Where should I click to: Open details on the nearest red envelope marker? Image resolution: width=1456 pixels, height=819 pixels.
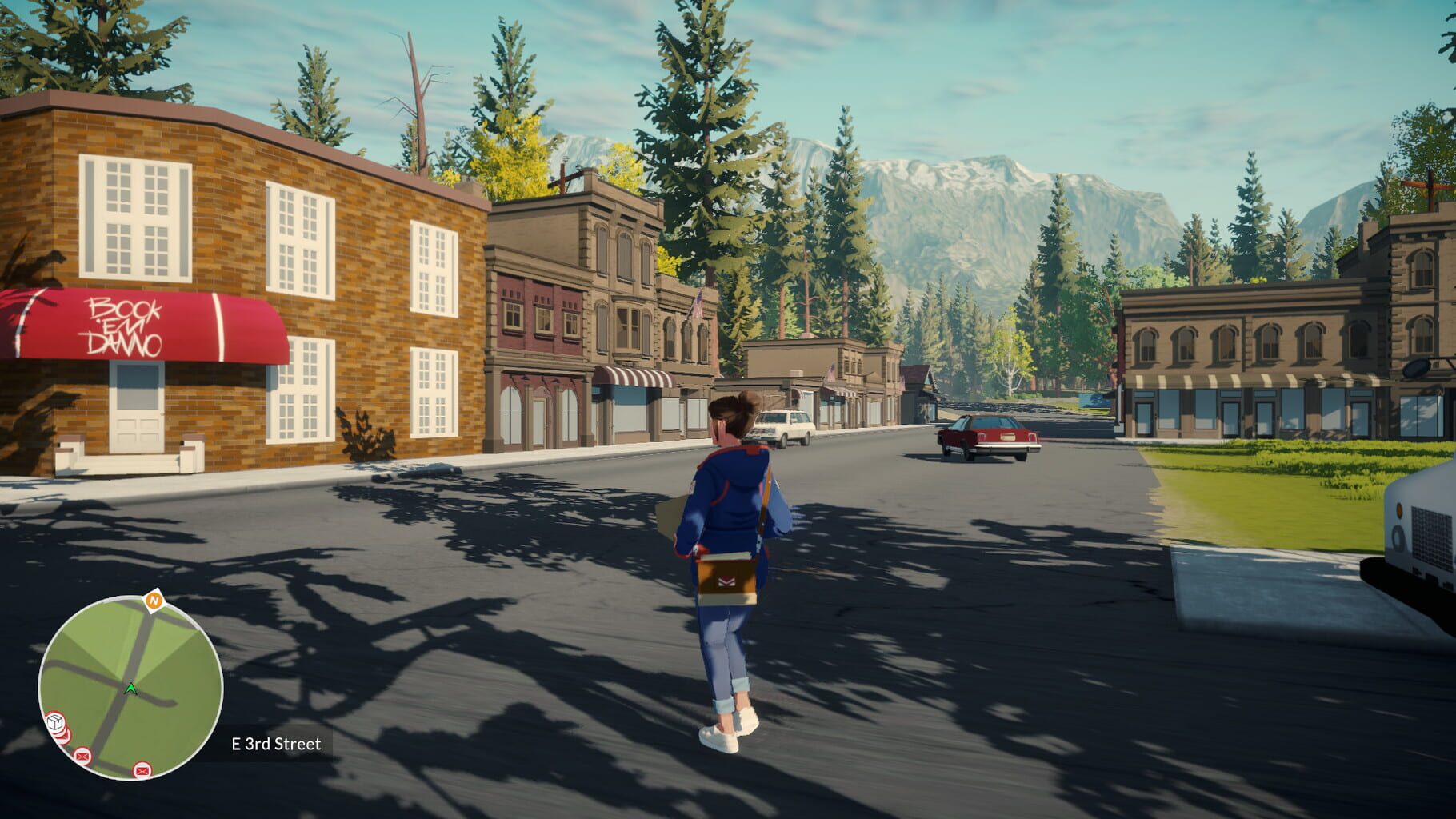coord(82,755)
